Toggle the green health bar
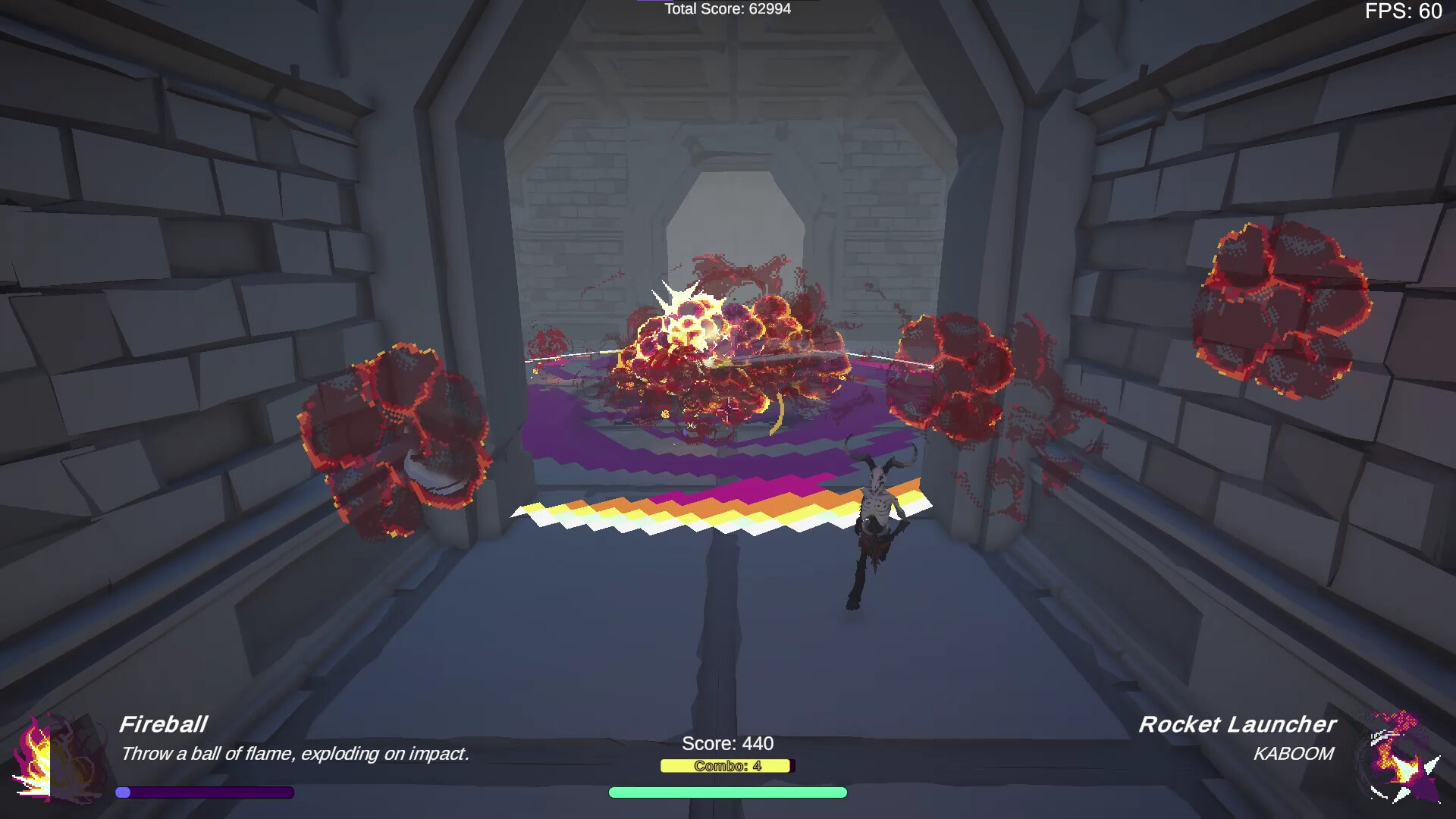This screenshot has height=819, width=1456. pyautogui.click(x=726, y=792)
